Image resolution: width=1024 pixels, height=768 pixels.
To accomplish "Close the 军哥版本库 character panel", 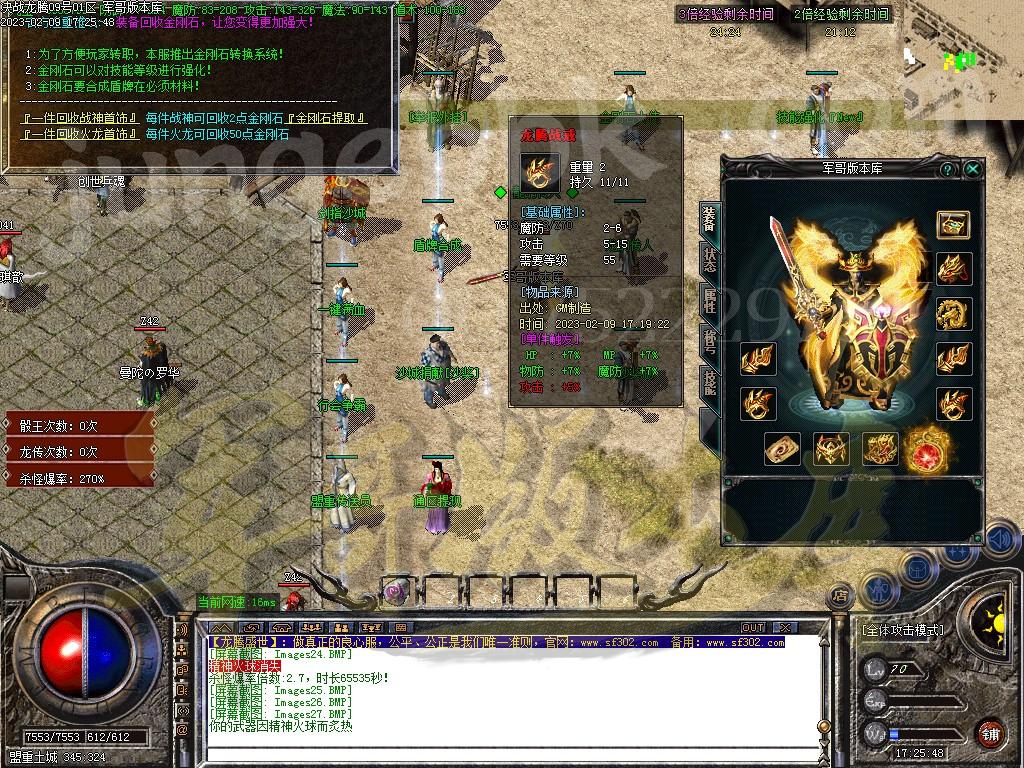I will [x=972, y=170].
